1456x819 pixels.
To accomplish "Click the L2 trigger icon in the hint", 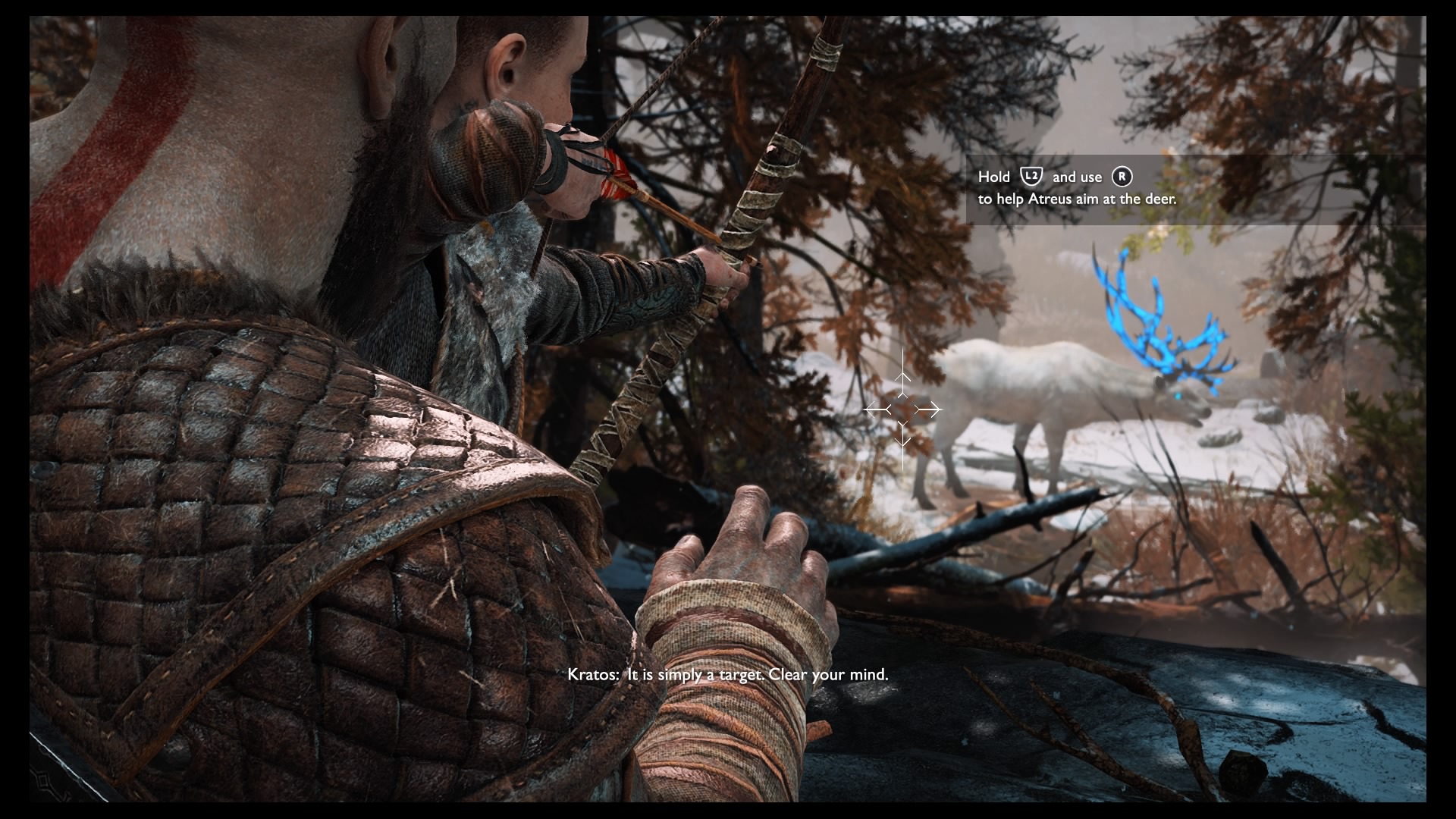I will click(1031, 177).
